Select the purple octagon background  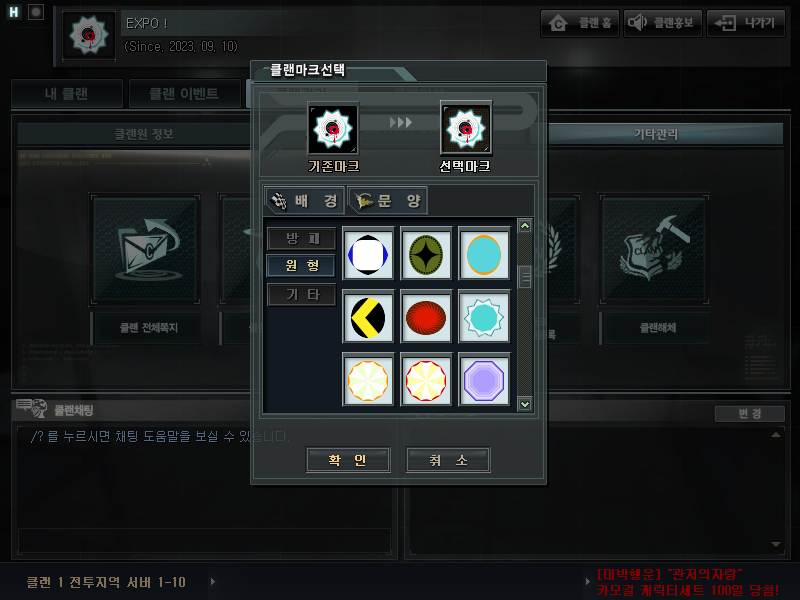[x=484, y=380]
